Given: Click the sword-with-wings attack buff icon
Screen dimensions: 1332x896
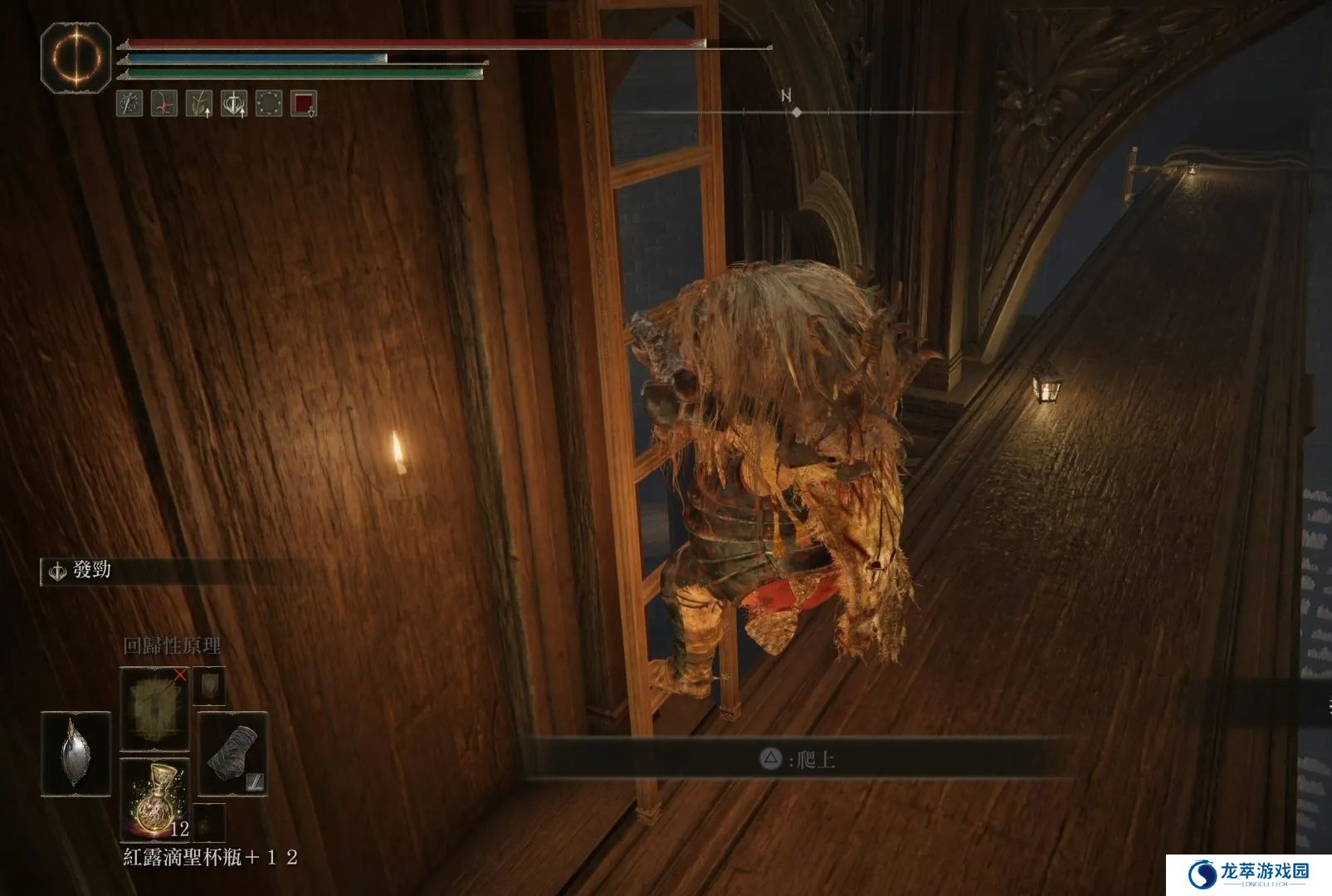Looking at the screenshot, I should tap(234, 104).
